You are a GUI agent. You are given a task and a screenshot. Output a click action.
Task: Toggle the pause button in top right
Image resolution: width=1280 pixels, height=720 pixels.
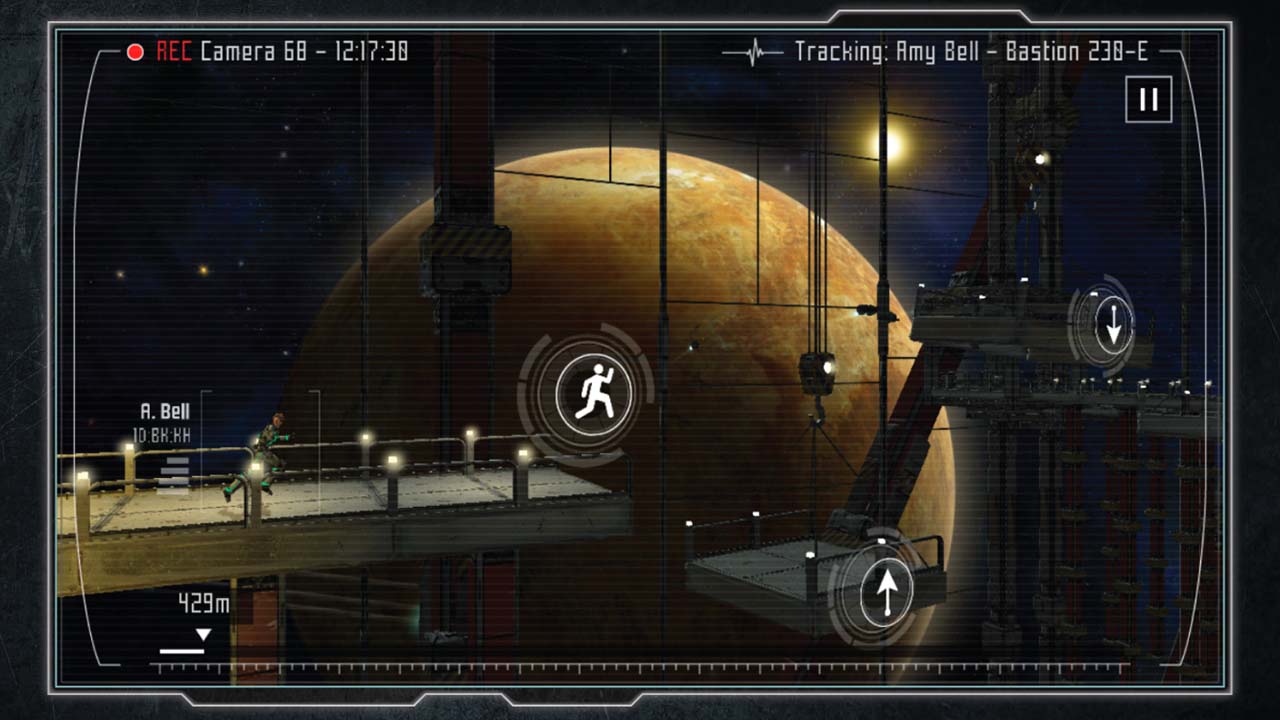[x=1147, y=99]
